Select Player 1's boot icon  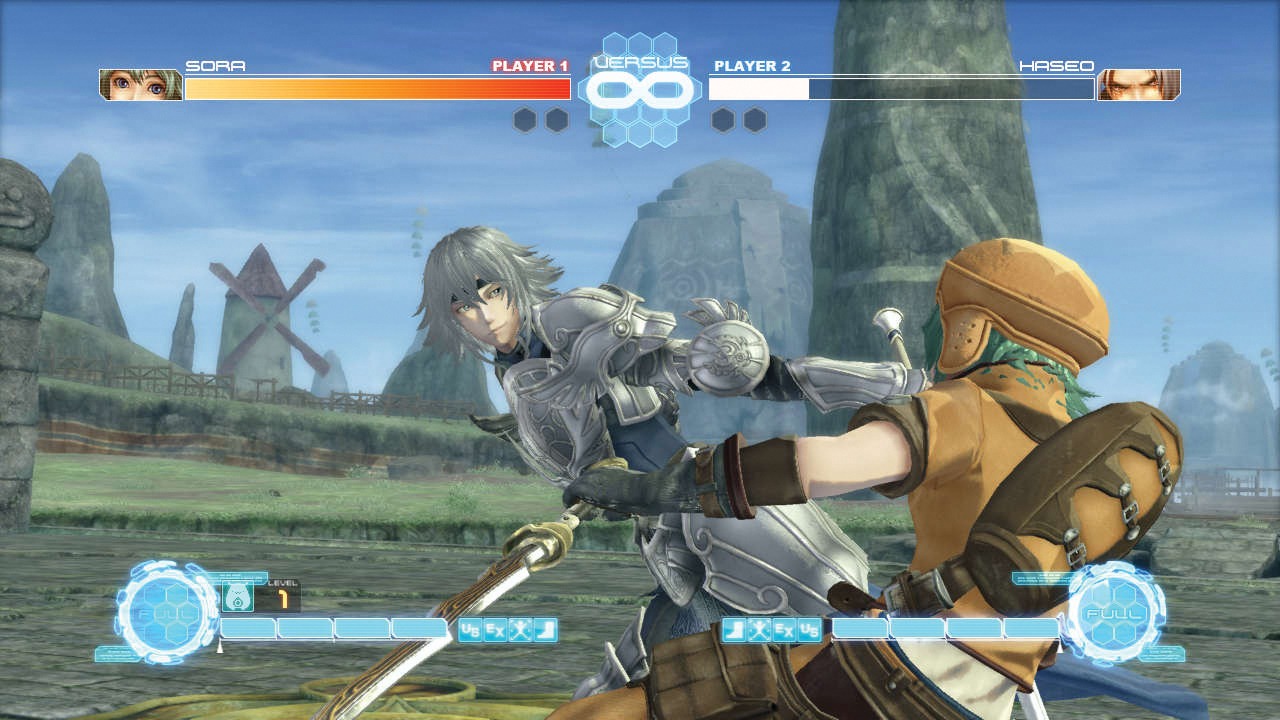[x=545, y=630]
